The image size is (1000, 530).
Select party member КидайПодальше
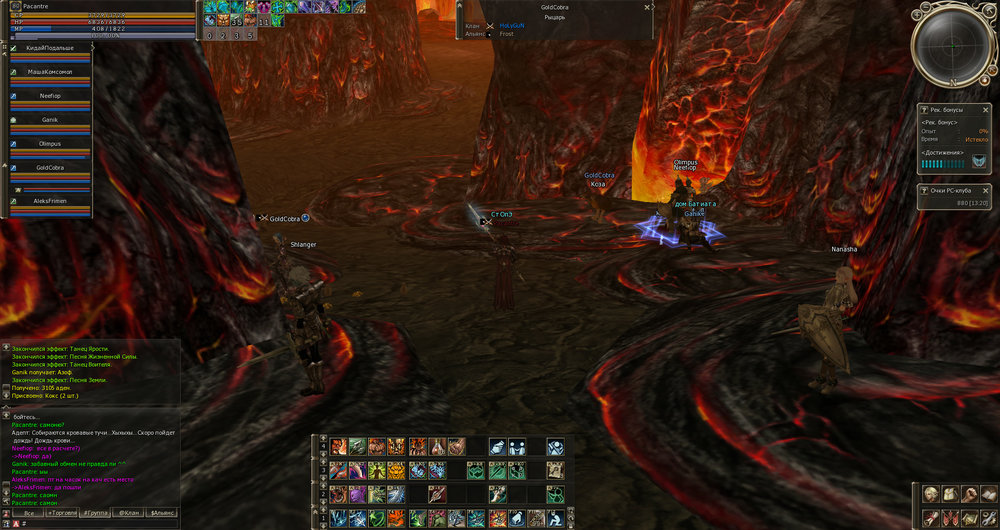(x=50, y=48)
